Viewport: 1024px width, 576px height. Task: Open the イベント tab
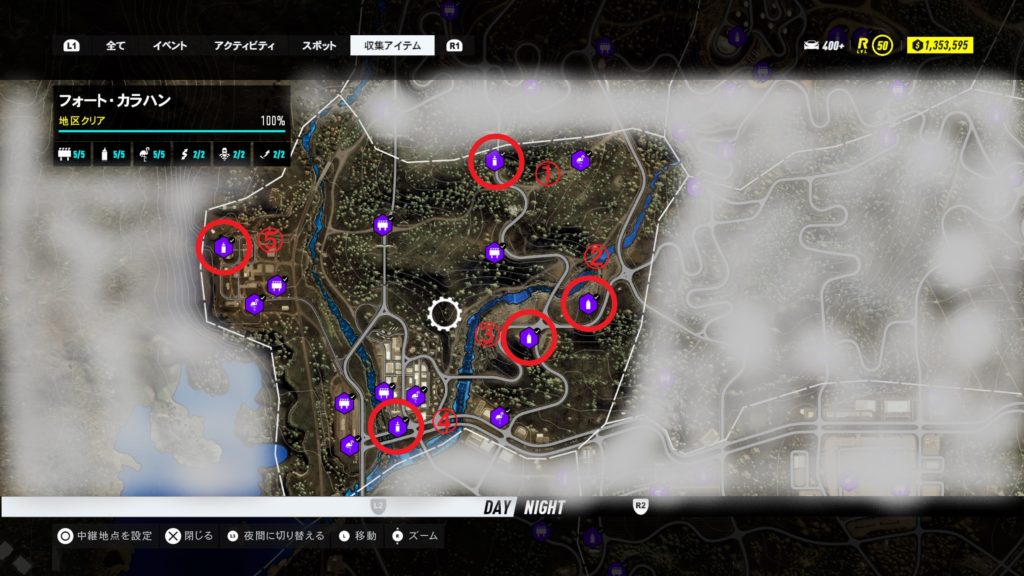point(170,45)
